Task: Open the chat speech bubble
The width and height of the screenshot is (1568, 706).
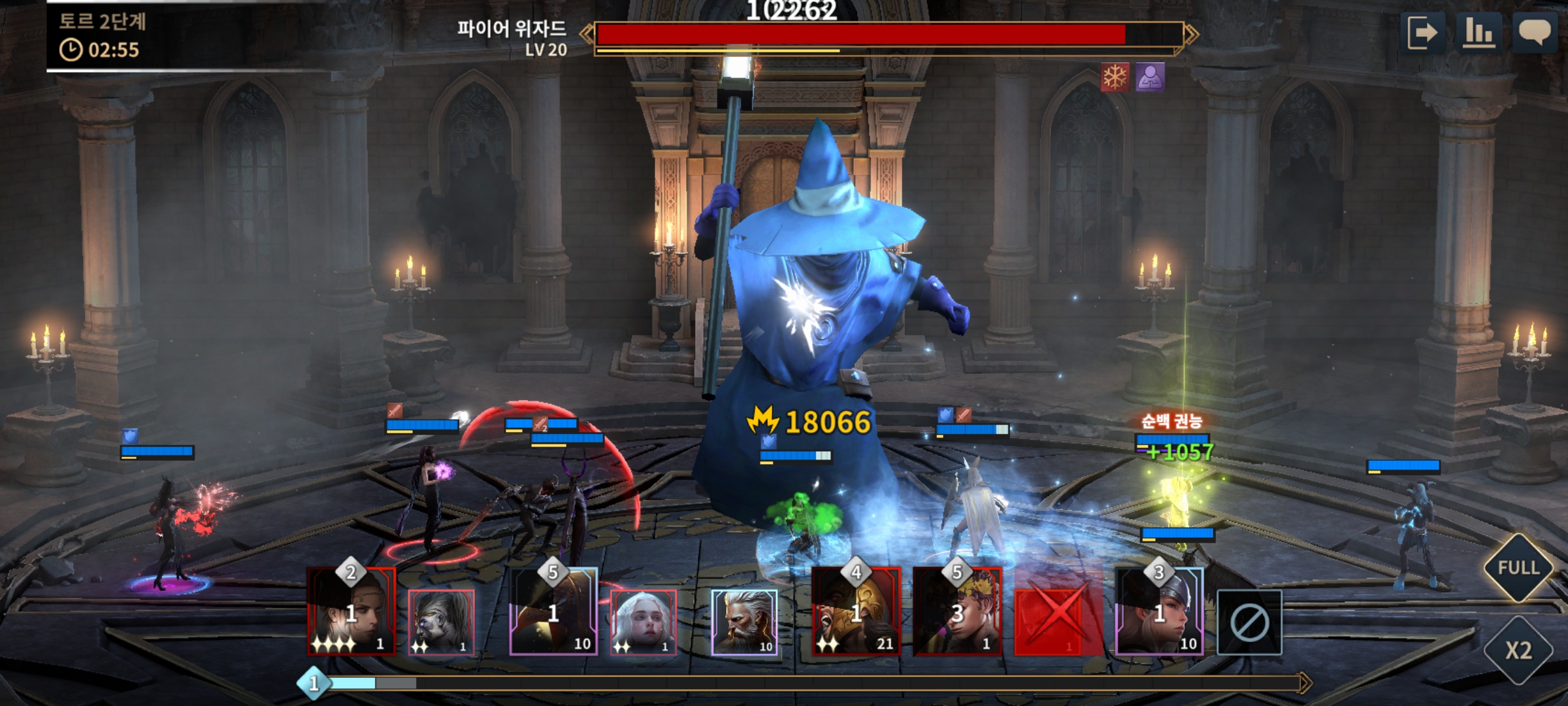Action: coord(1534,33)
